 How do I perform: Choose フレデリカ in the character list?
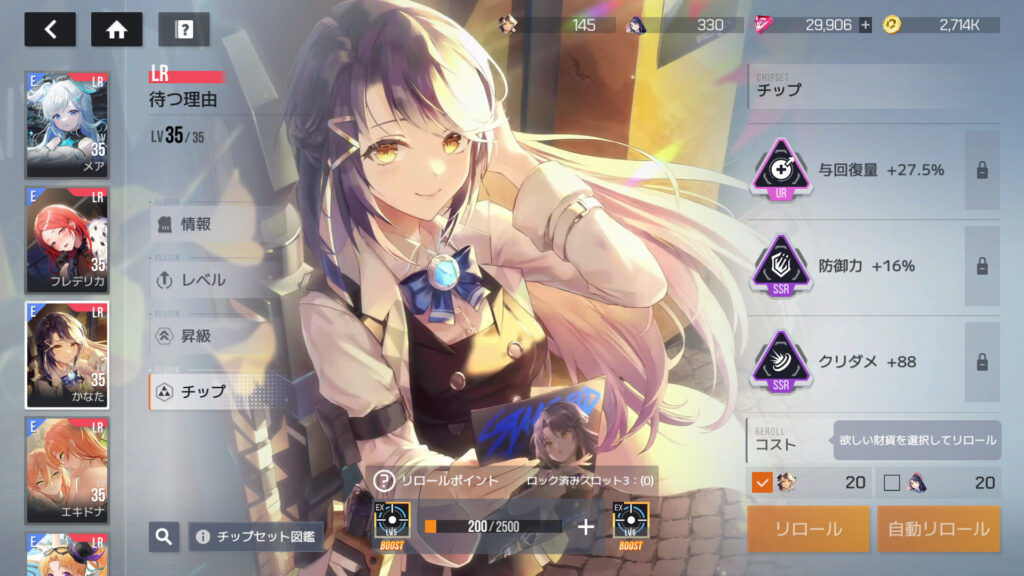pyautogui.click(x=67, y=239)
